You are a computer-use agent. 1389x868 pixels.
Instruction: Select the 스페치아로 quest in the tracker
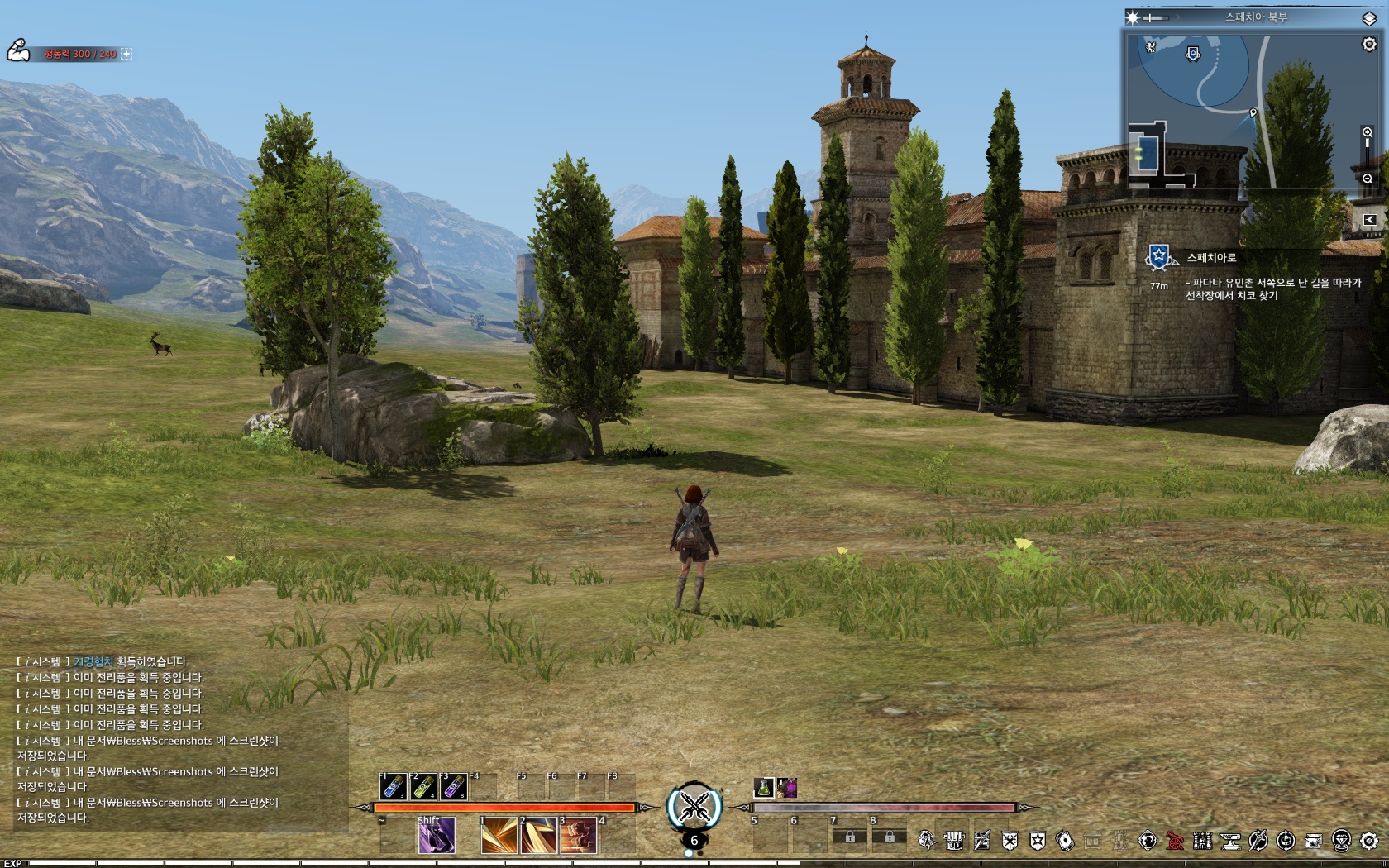coord(1211,258)
